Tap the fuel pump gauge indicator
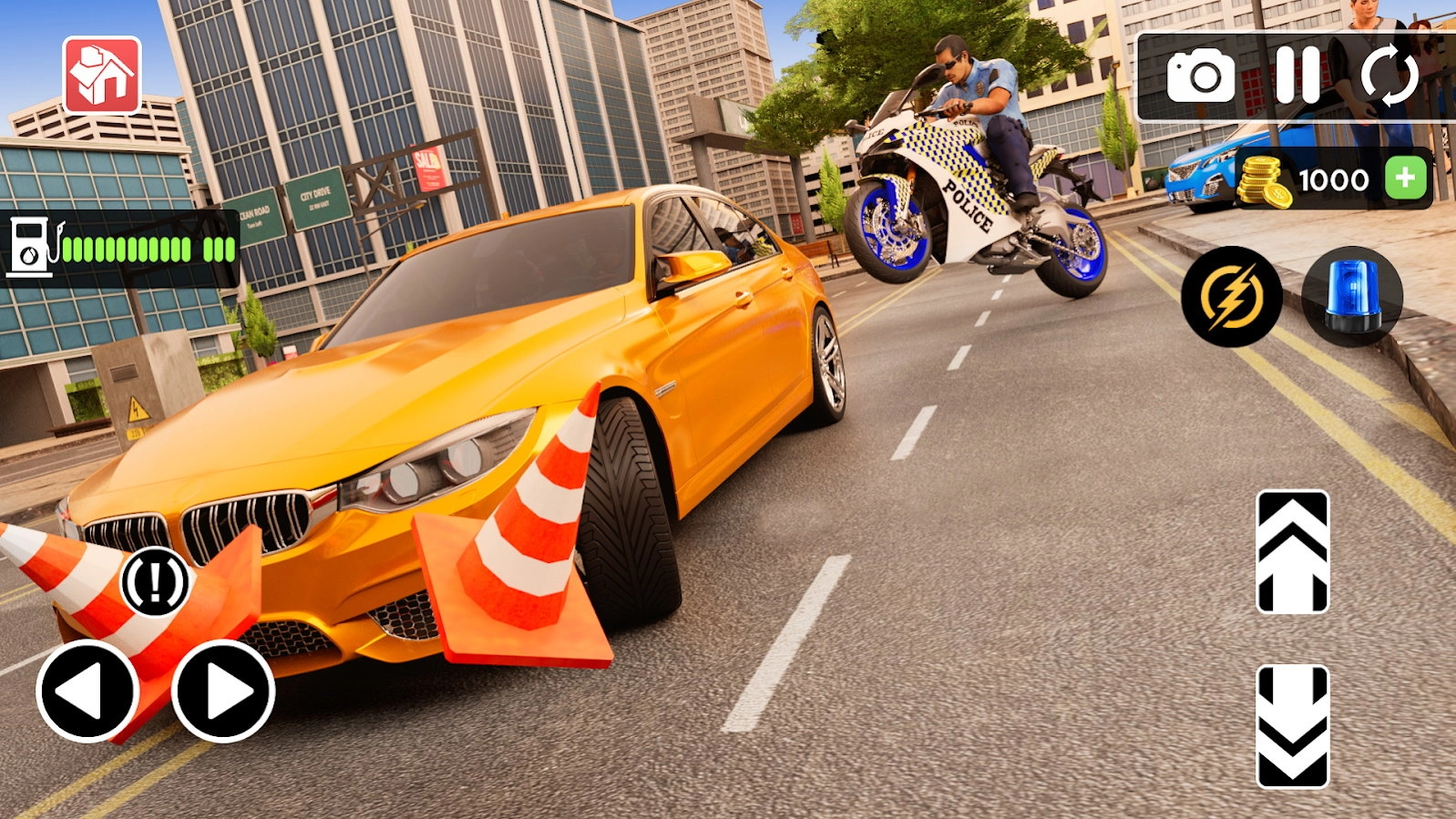1456x819 pixels. [30, 244]
